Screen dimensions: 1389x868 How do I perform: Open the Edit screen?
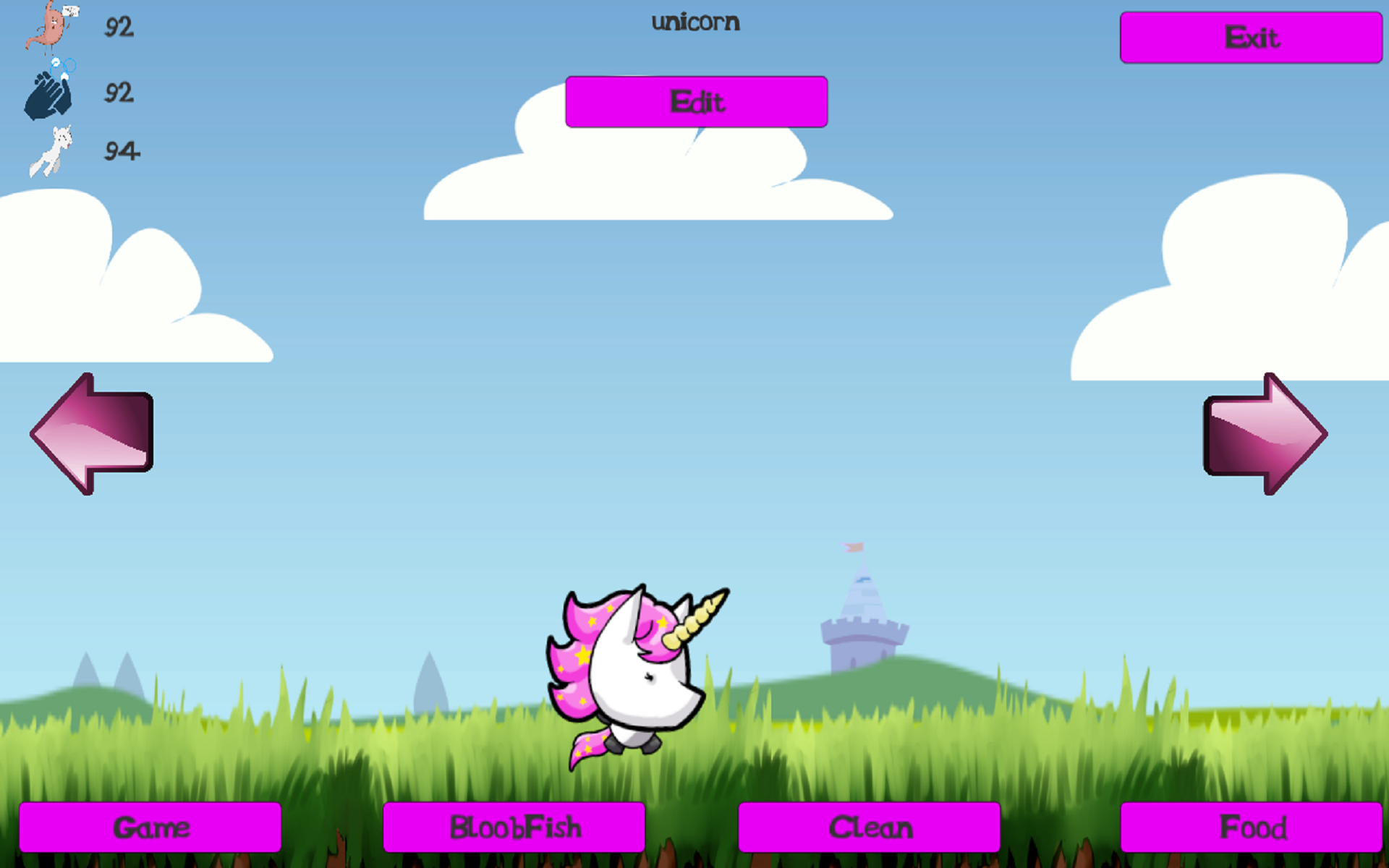[696, 101]
